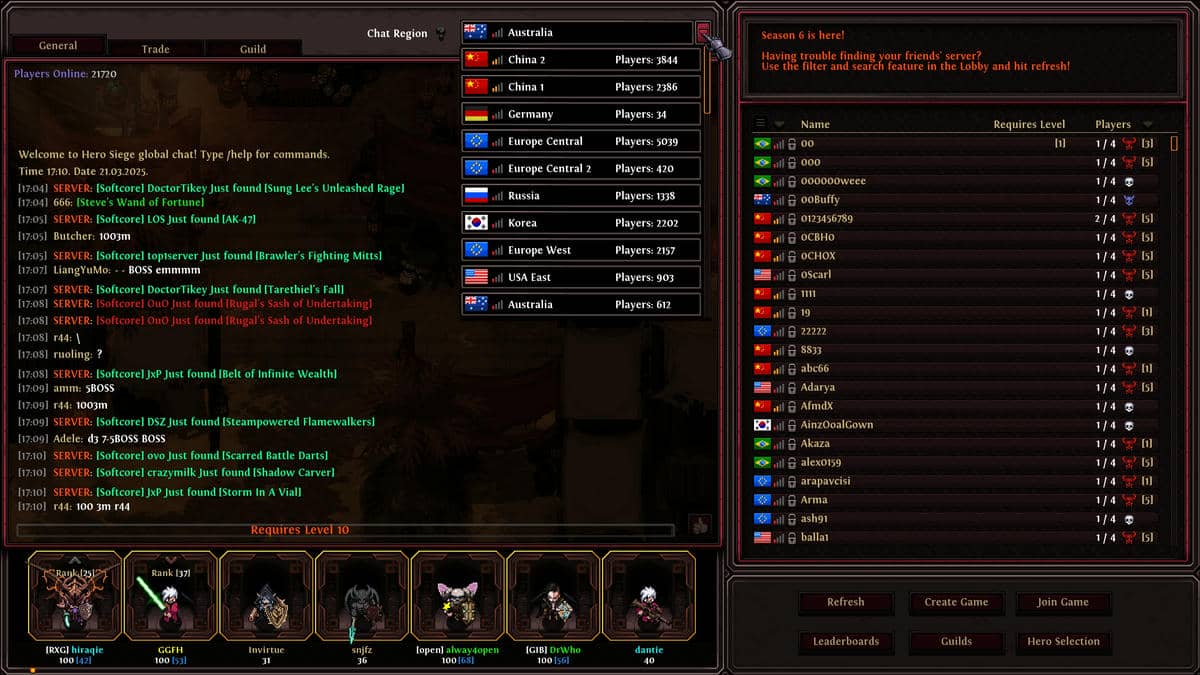Switch to the Trade chat tab

(x=155, y=49)
